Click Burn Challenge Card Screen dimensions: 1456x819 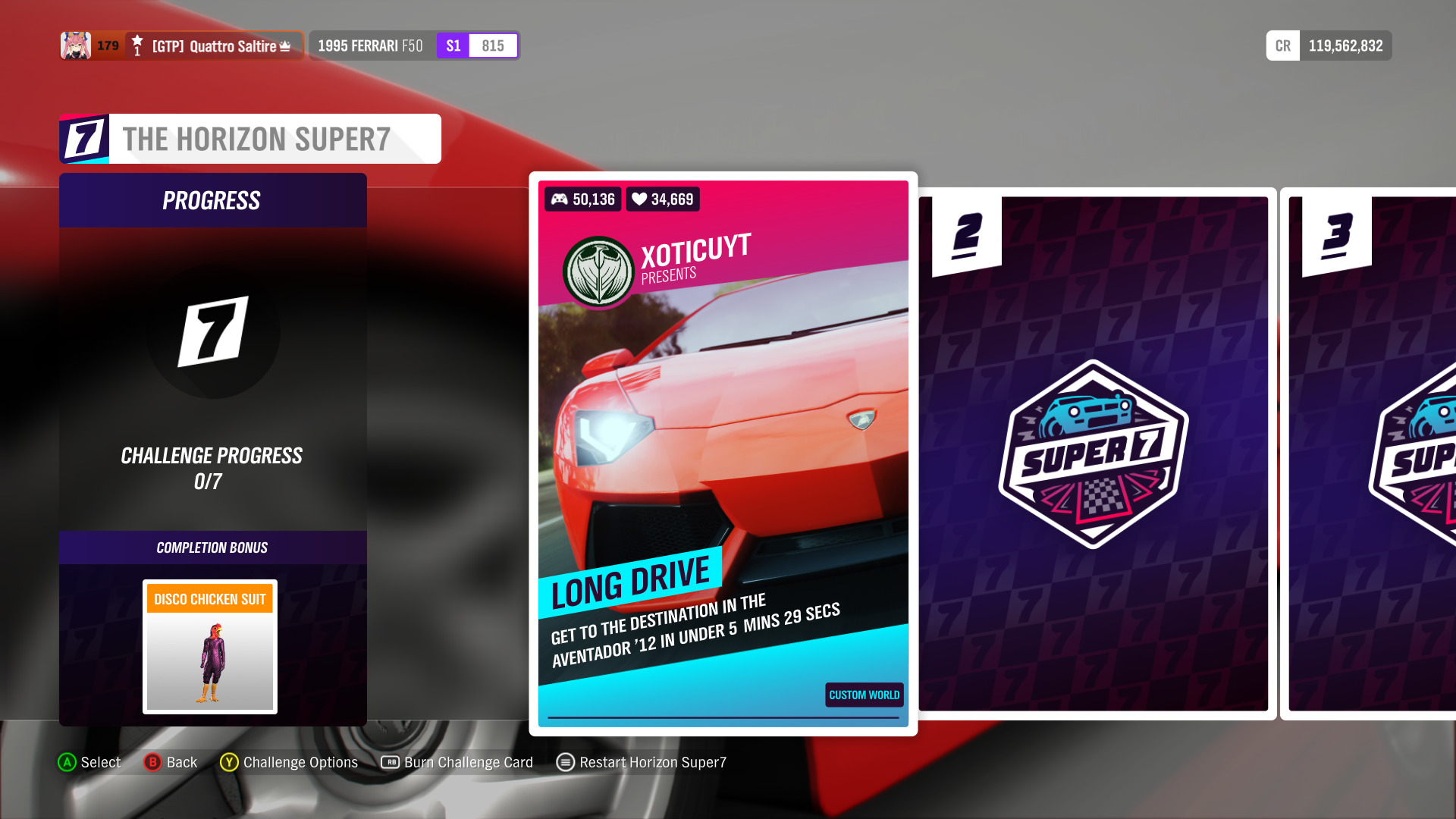point(469,762)
